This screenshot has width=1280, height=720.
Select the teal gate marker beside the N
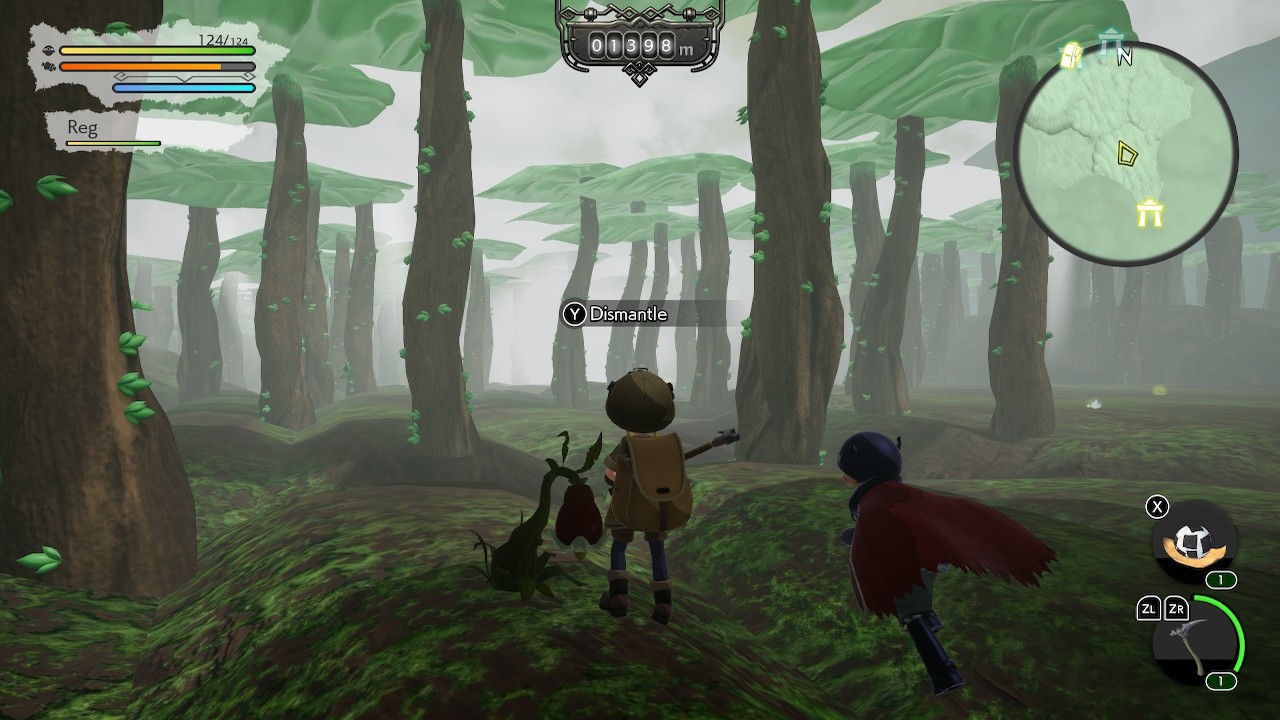coord(1108,44)
